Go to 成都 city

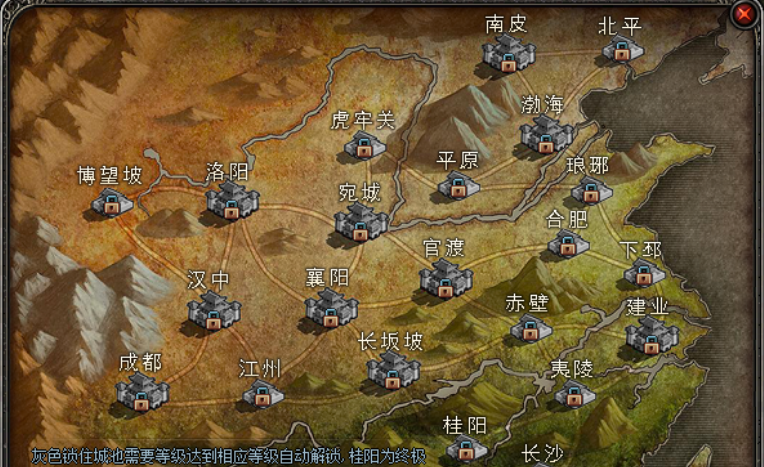point(141,391)
